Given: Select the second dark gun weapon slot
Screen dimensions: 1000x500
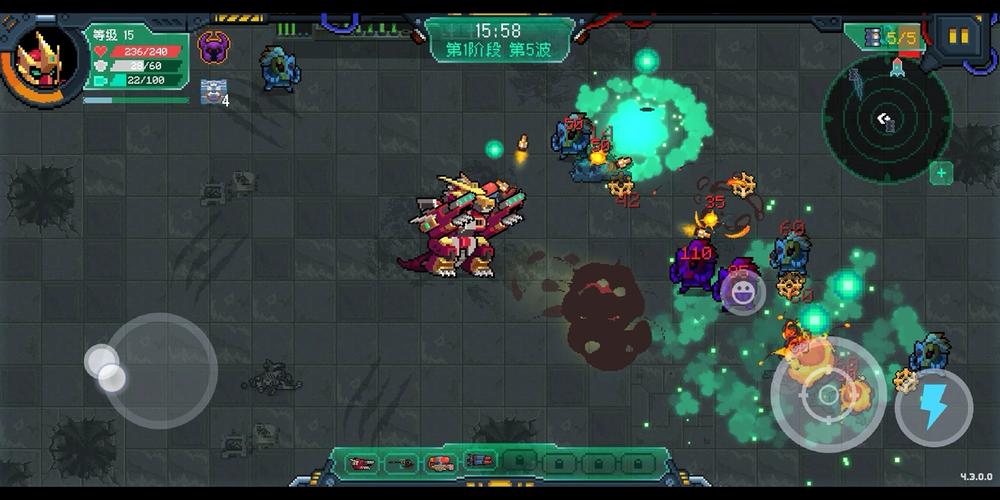Looking at the screenshot, I should [x=402, y=462].
